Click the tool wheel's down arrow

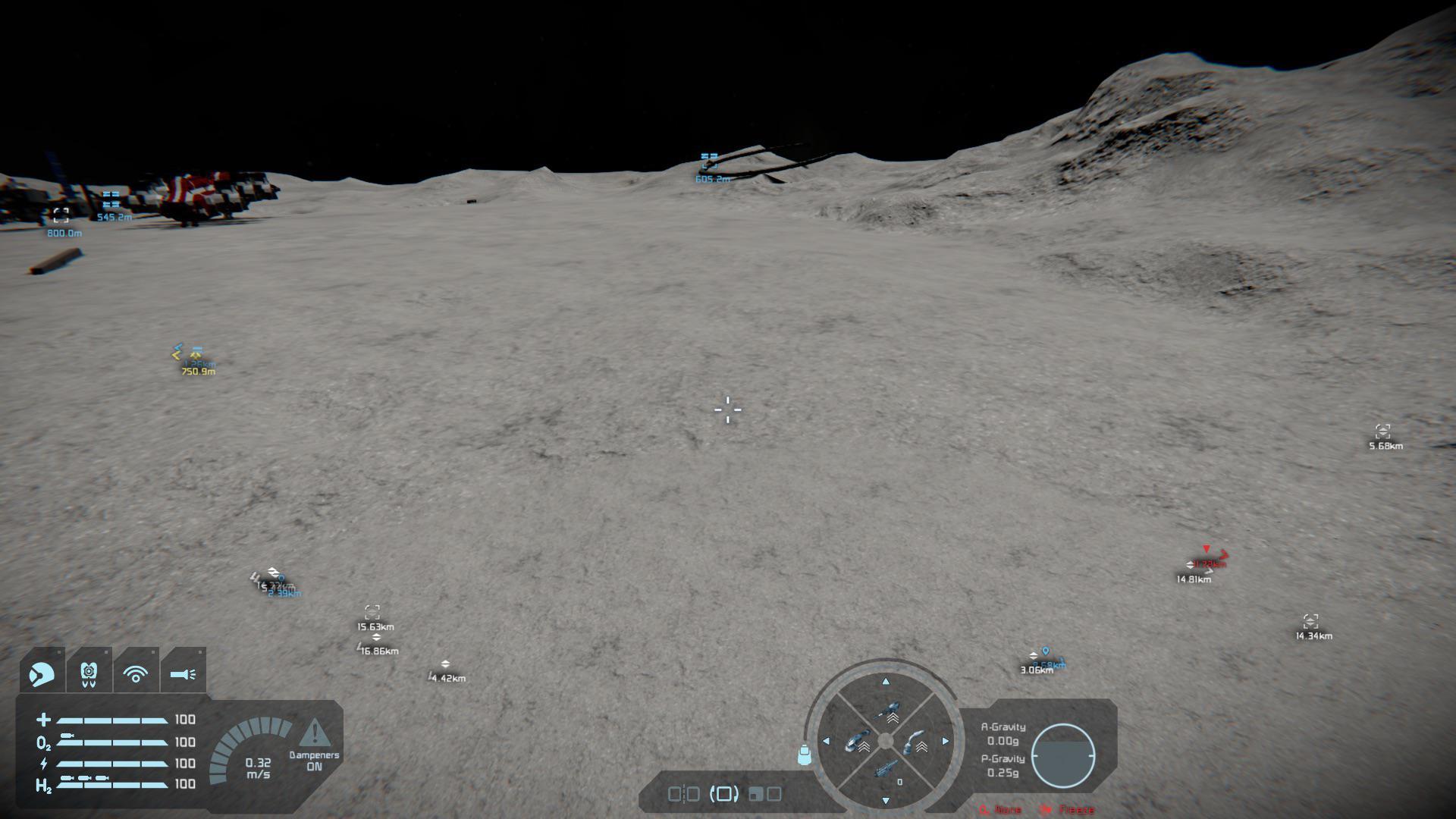(886, 801)
